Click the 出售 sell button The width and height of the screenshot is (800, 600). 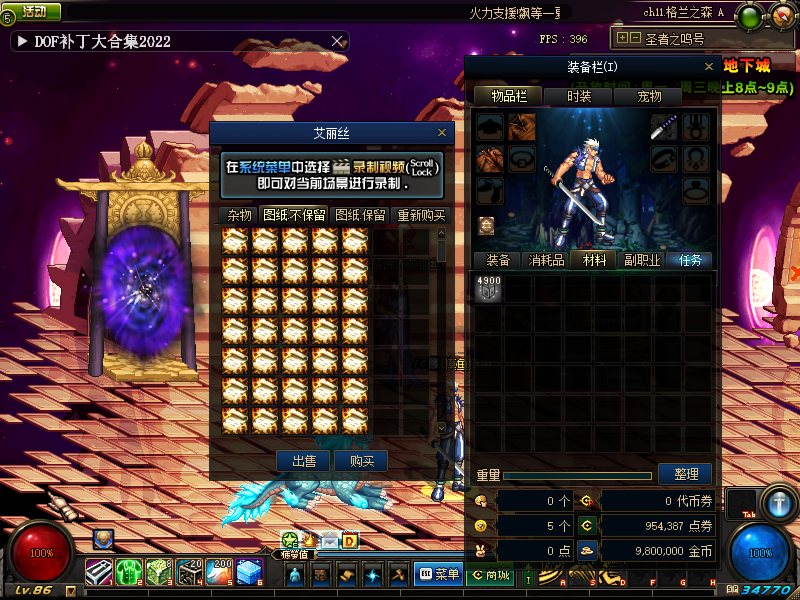coord(304,461)
